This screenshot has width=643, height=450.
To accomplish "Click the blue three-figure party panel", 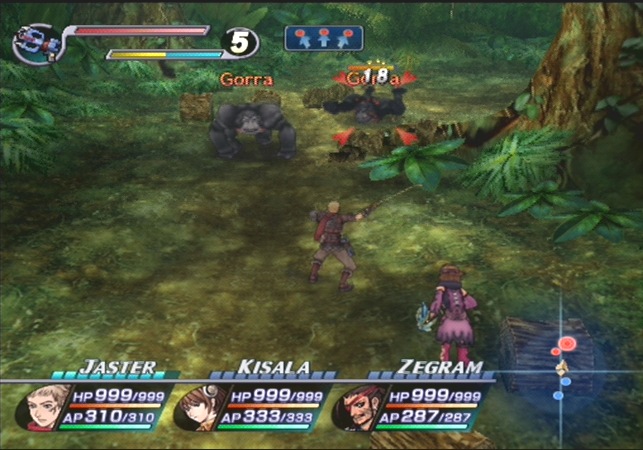I will (x=323, y=38).
